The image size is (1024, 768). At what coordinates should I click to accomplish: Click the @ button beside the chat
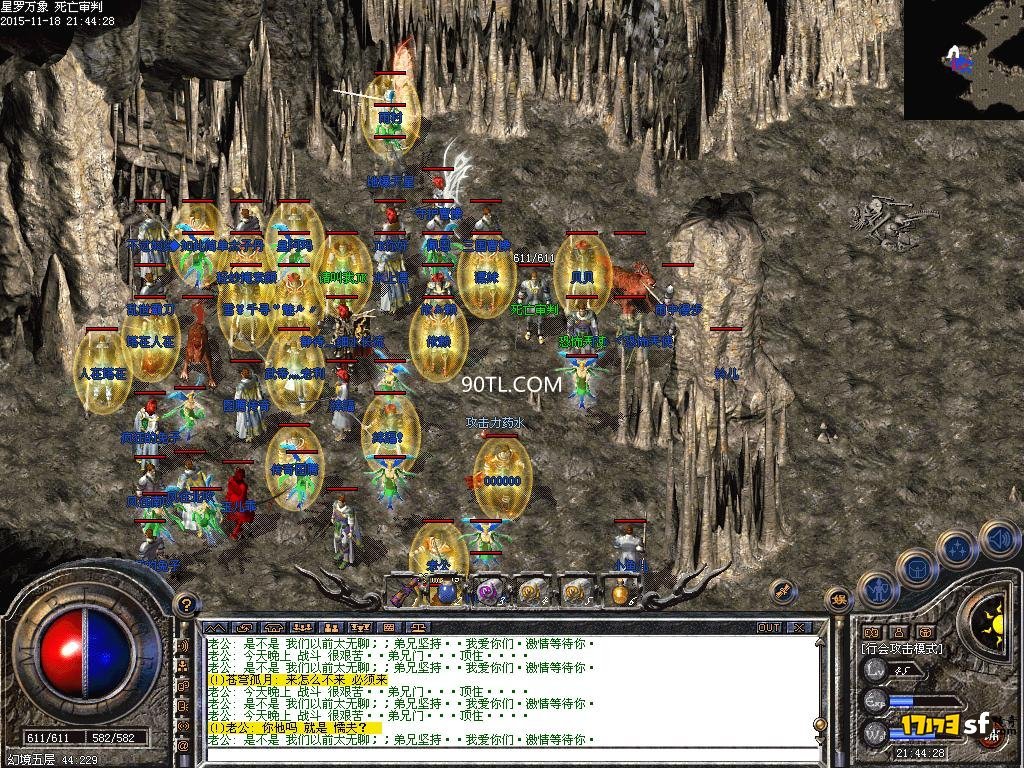coord(183,745)
